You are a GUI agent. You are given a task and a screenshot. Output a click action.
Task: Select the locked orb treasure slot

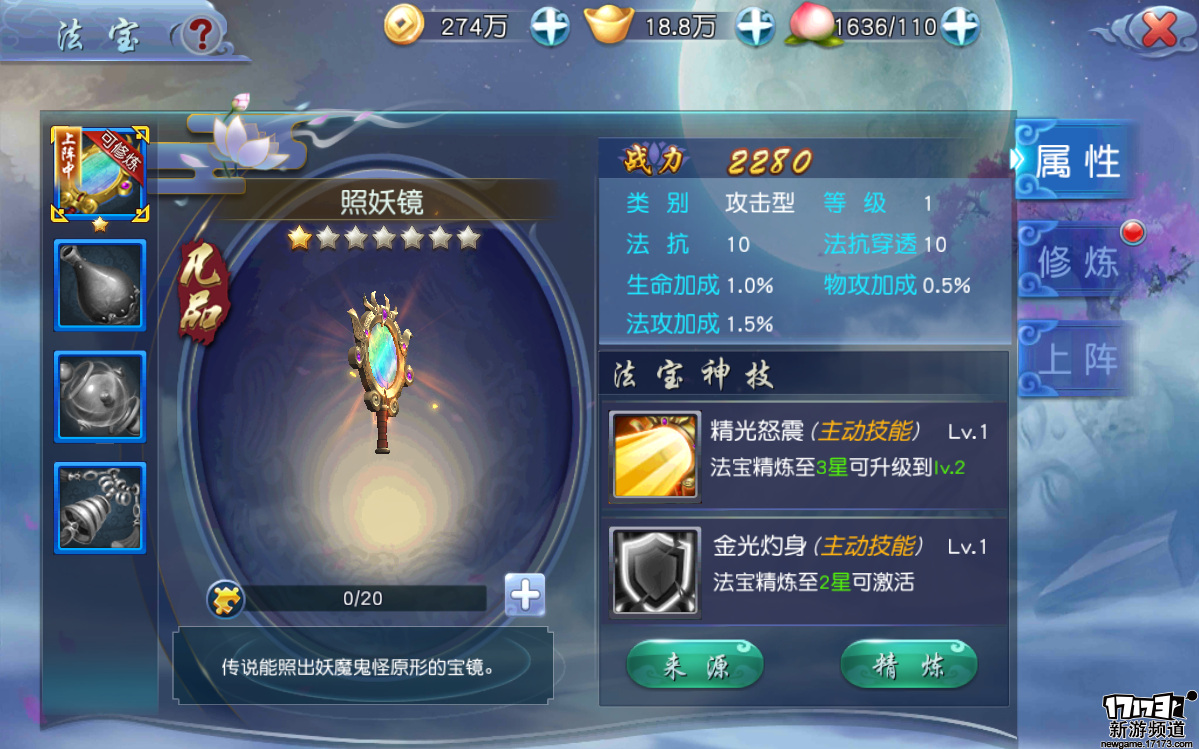point(100,396)
